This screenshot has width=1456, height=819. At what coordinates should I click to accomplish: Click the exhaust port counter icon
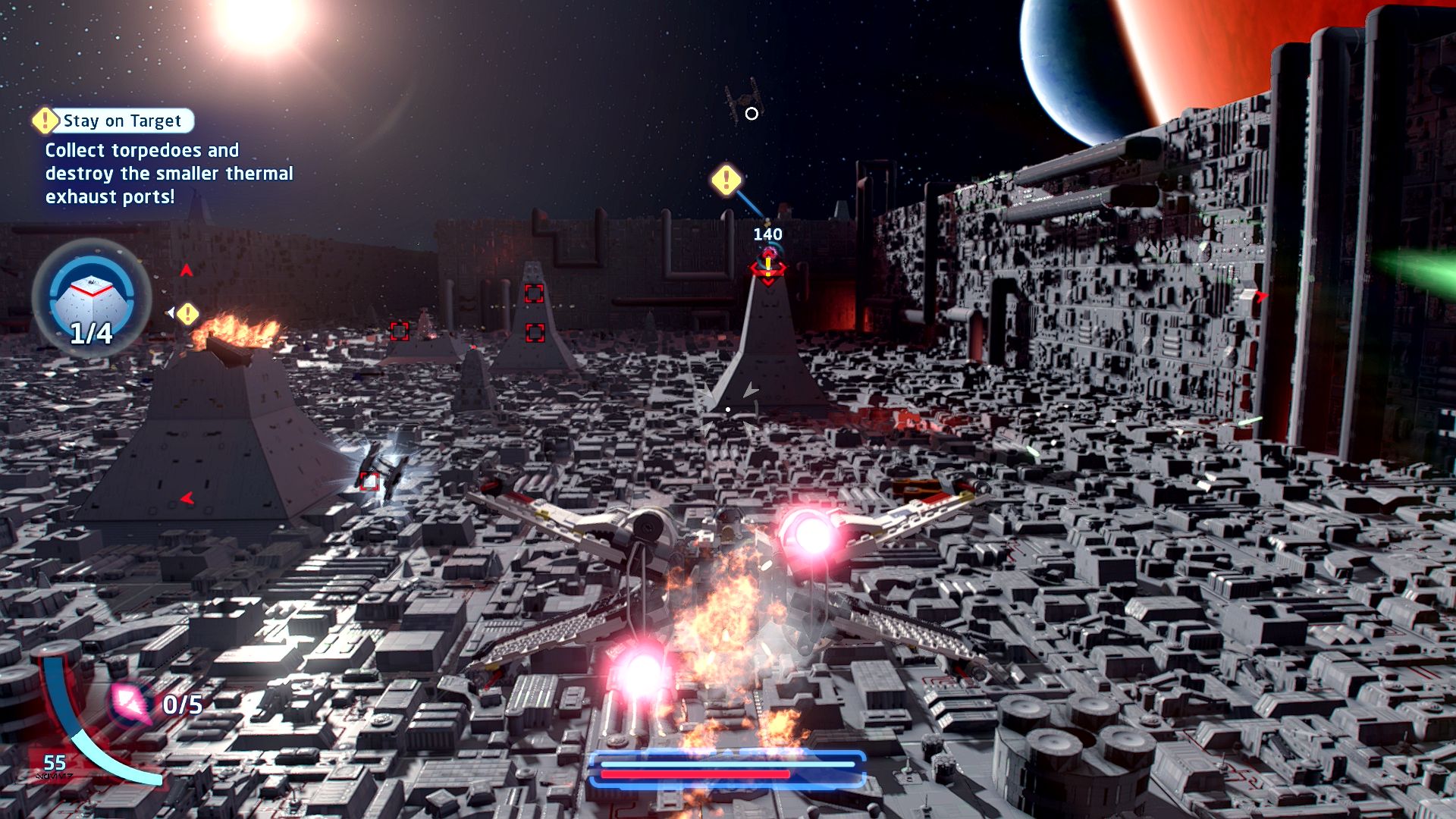[91, 297]
